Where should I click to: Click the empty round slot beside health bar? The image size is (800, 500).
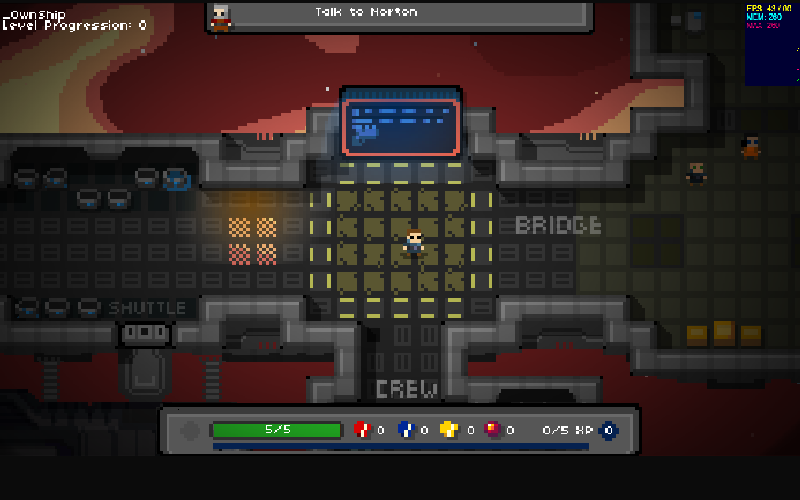191,431
